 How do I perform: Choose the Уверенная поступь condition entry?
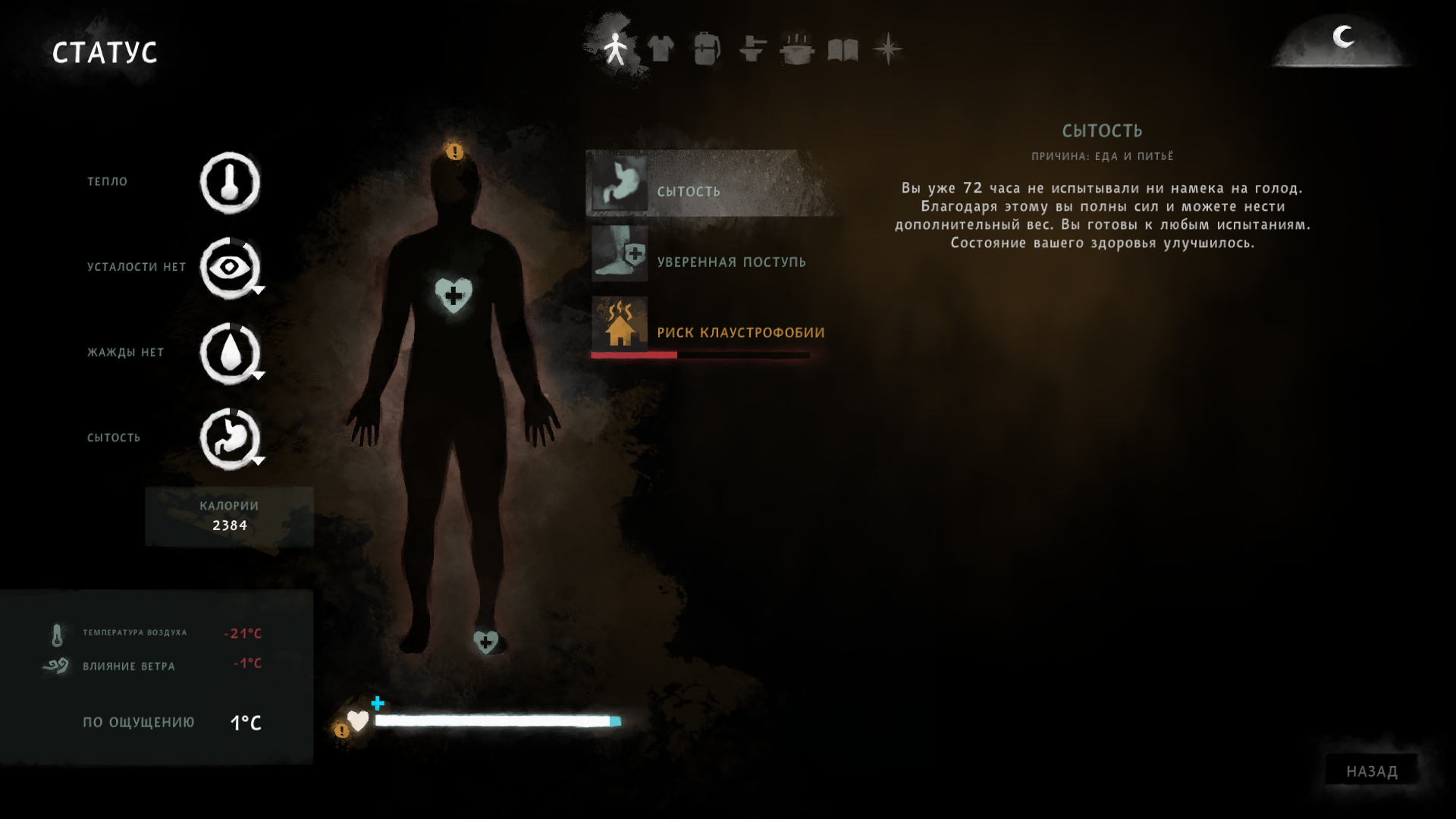tap(711, 256)
